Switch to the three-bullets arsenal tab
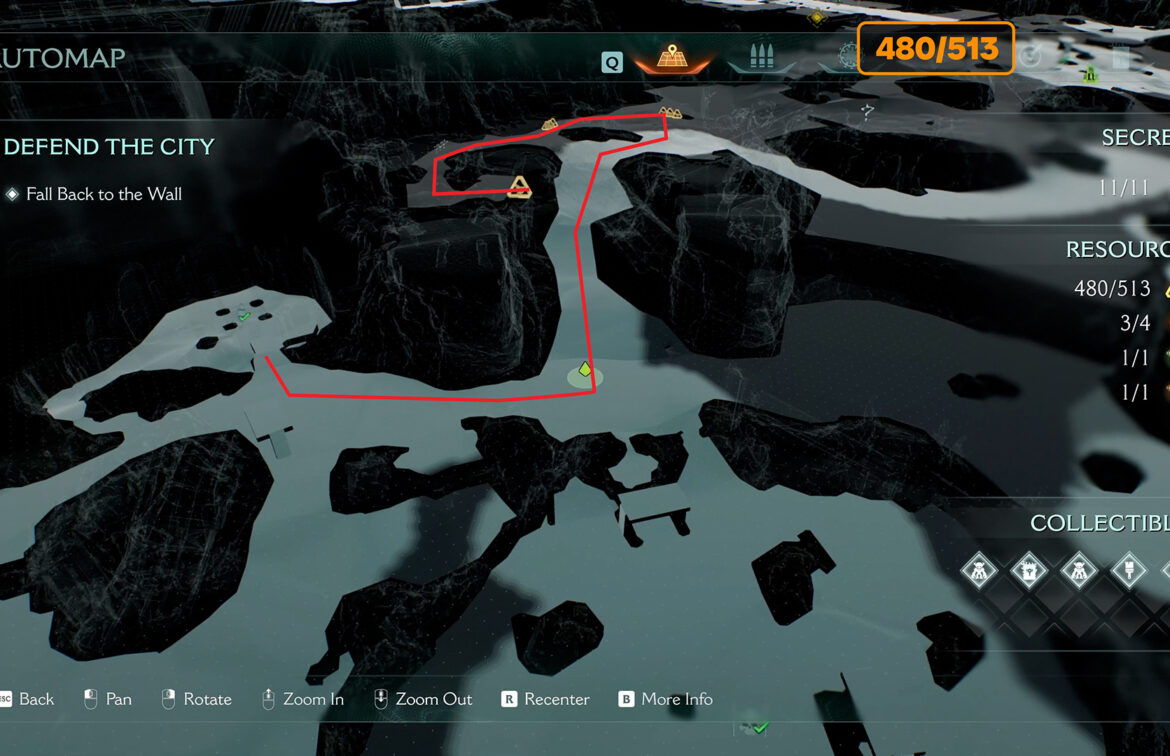The height and width of the screenshot is (756, 1170). click(761, 57)
